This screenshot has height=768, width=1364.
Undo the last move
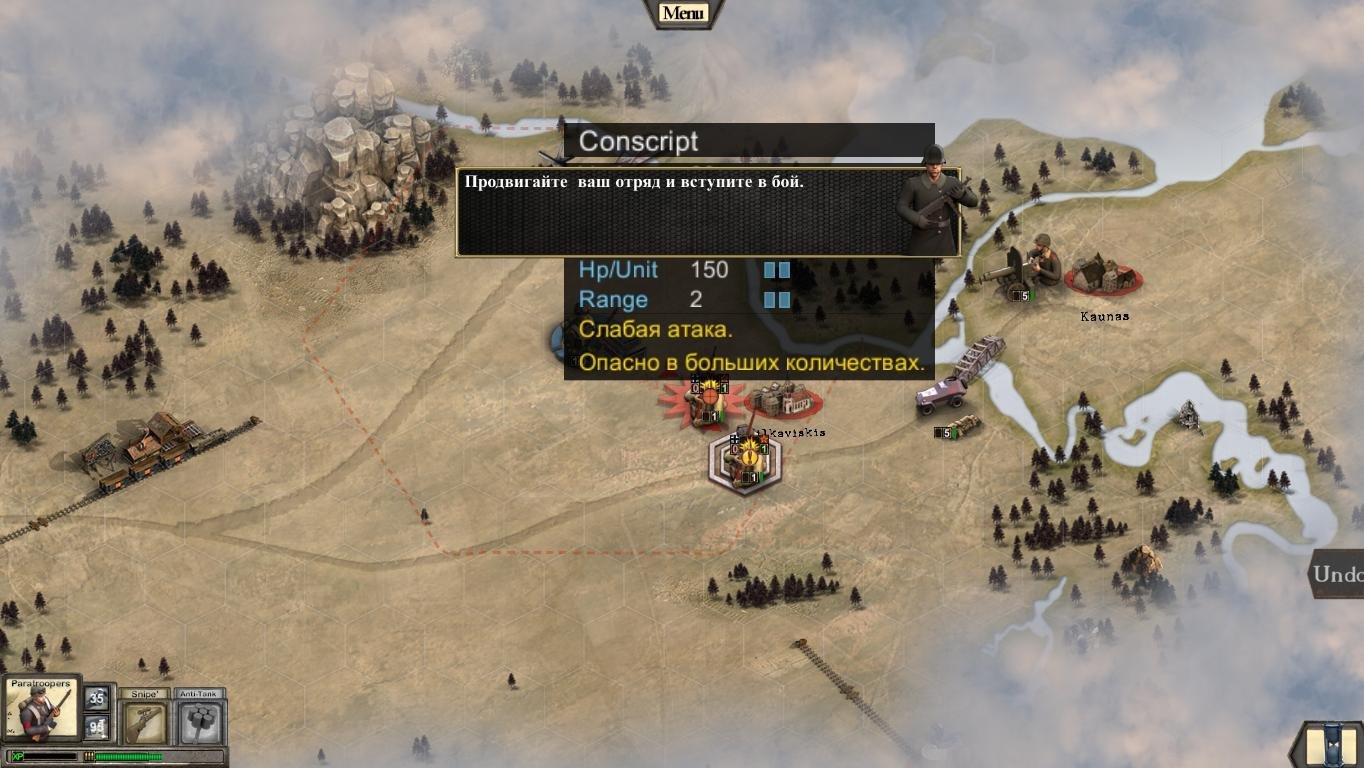1338,575
